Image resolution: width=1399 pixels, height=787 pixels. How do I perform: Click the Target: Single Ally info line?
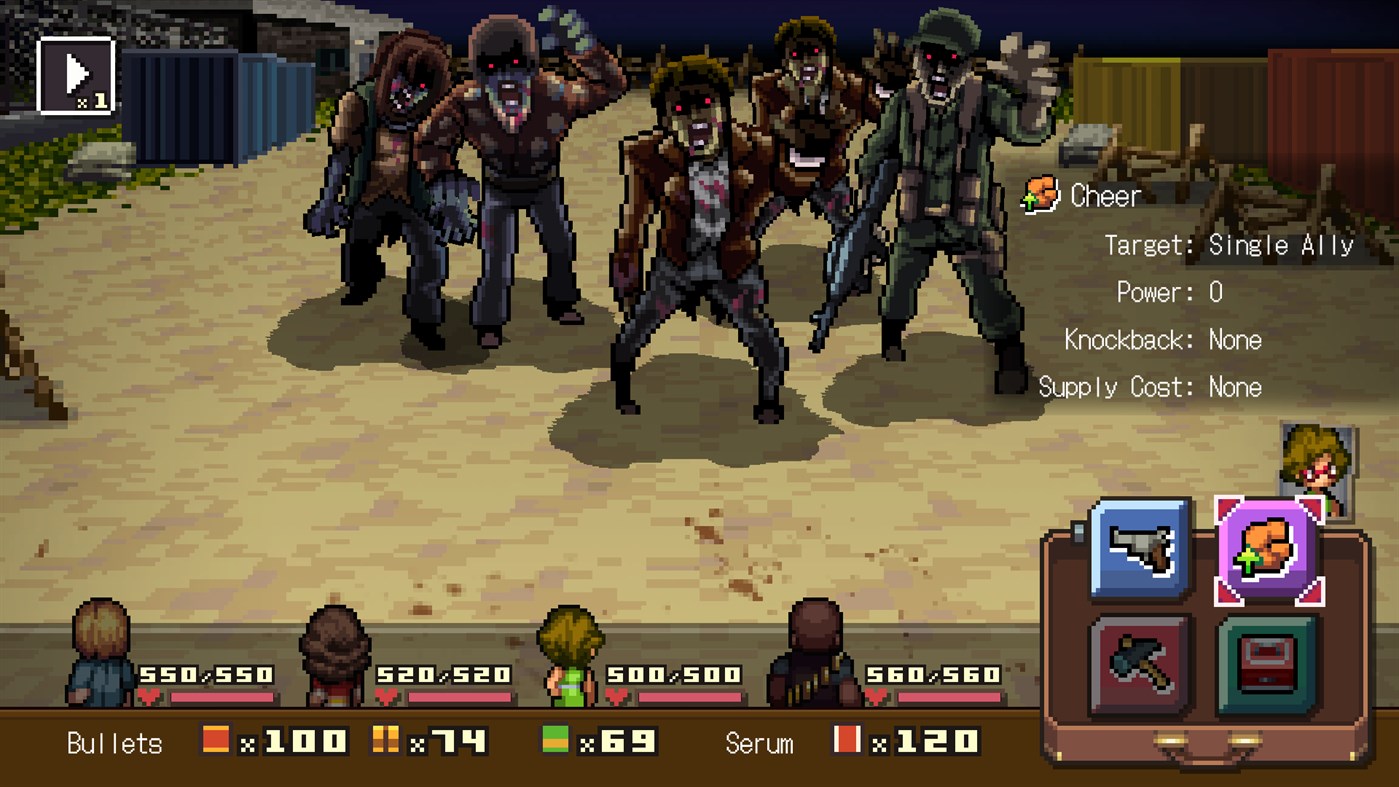click(x=1227, y=244)
